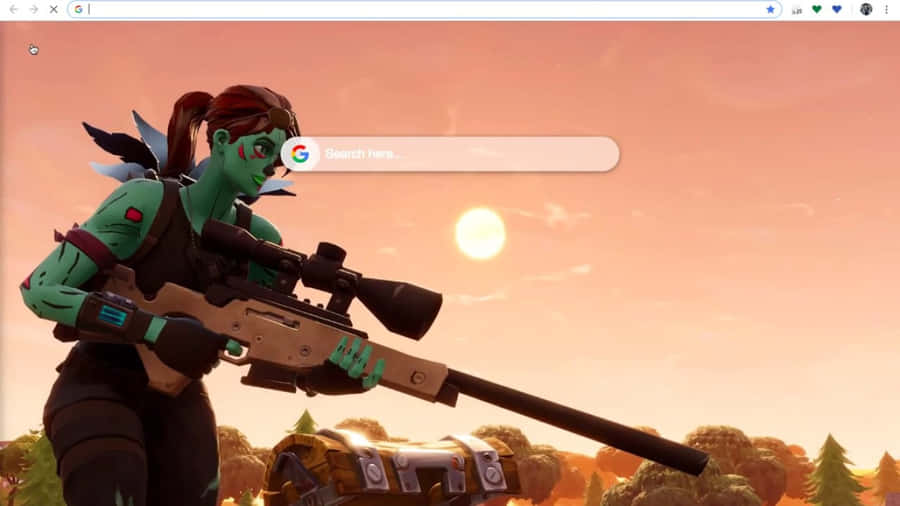
Task: Stop the page loading with the X button
Action: [53, 9]
